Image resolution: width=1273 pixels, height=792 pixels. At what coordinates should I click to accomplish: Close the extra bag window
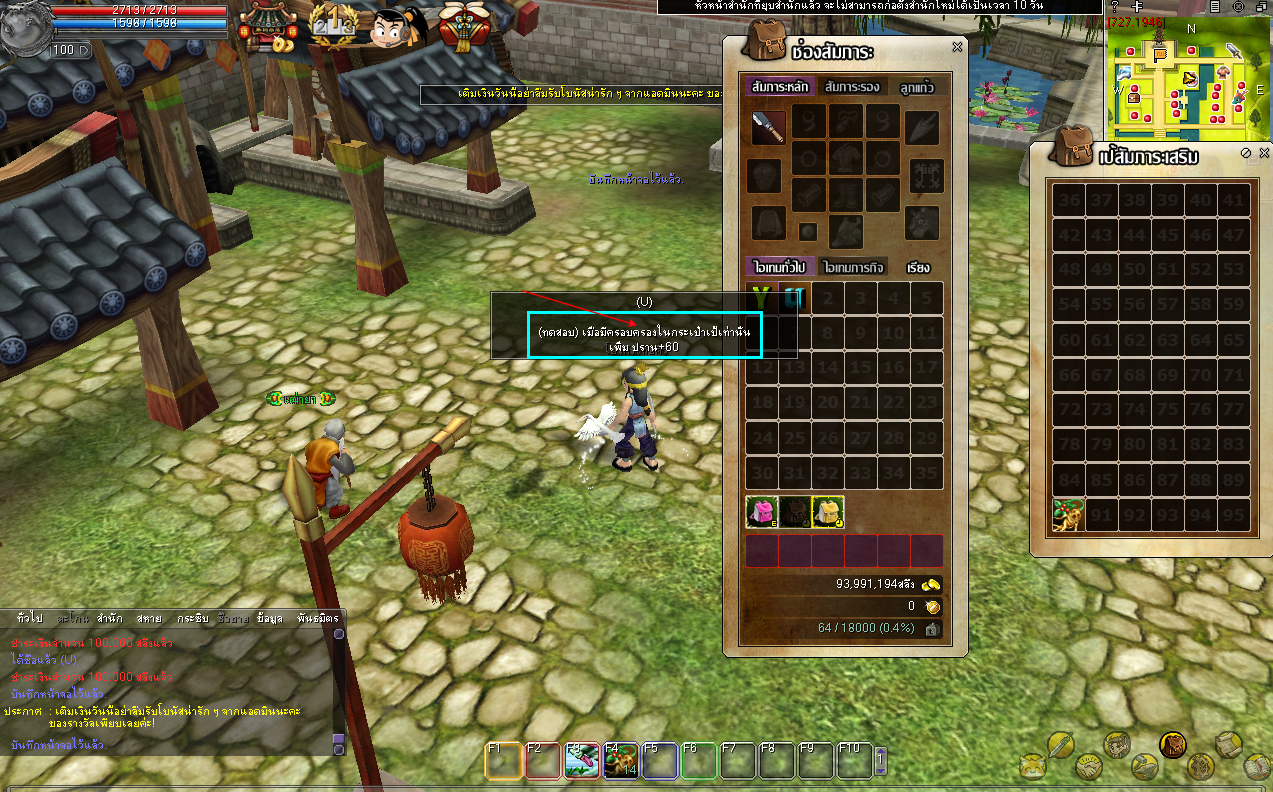point(1264,153)
